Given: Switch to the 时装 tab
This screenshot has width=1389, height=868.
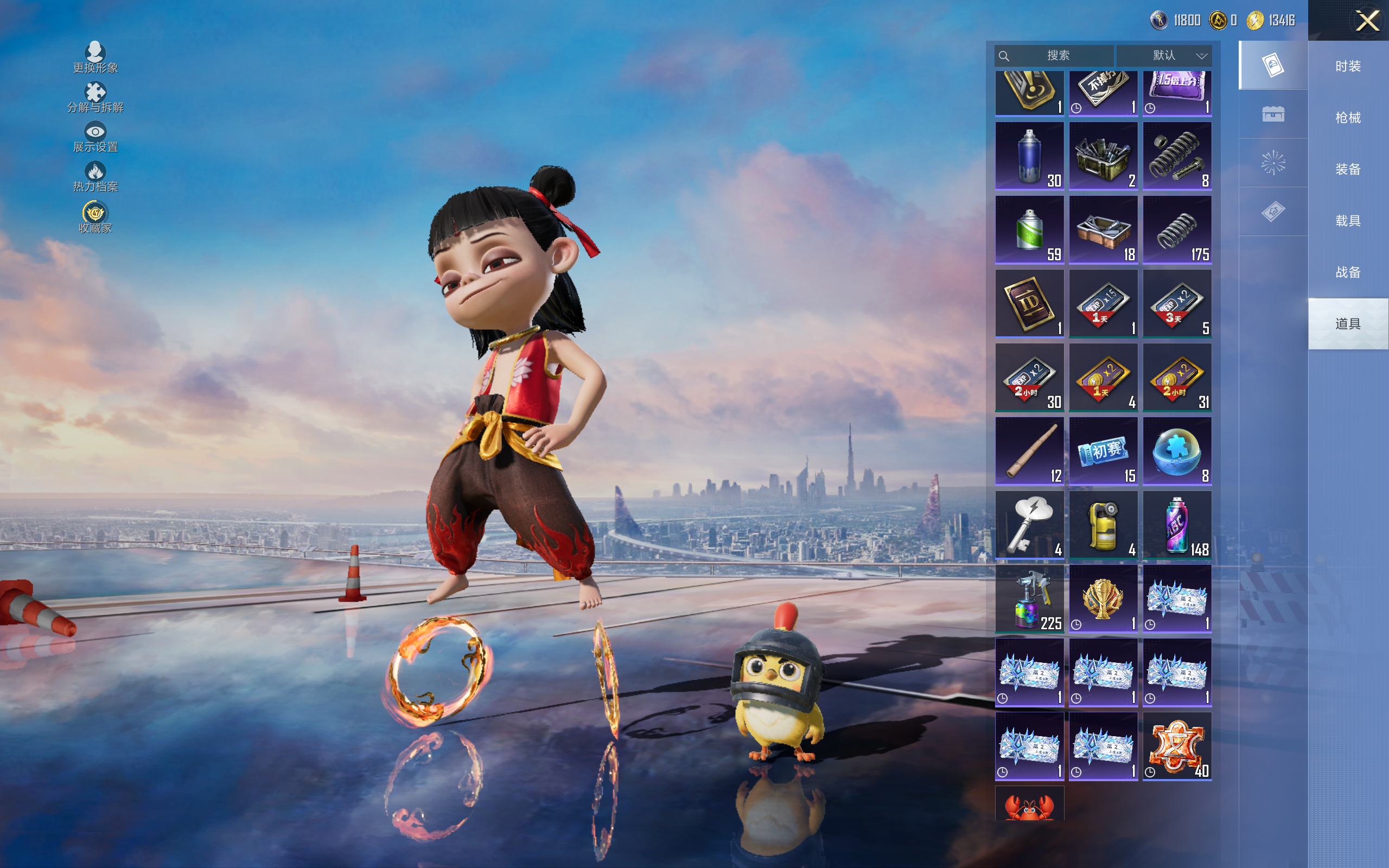Looking at the screenshot, I should [1348, 67].
